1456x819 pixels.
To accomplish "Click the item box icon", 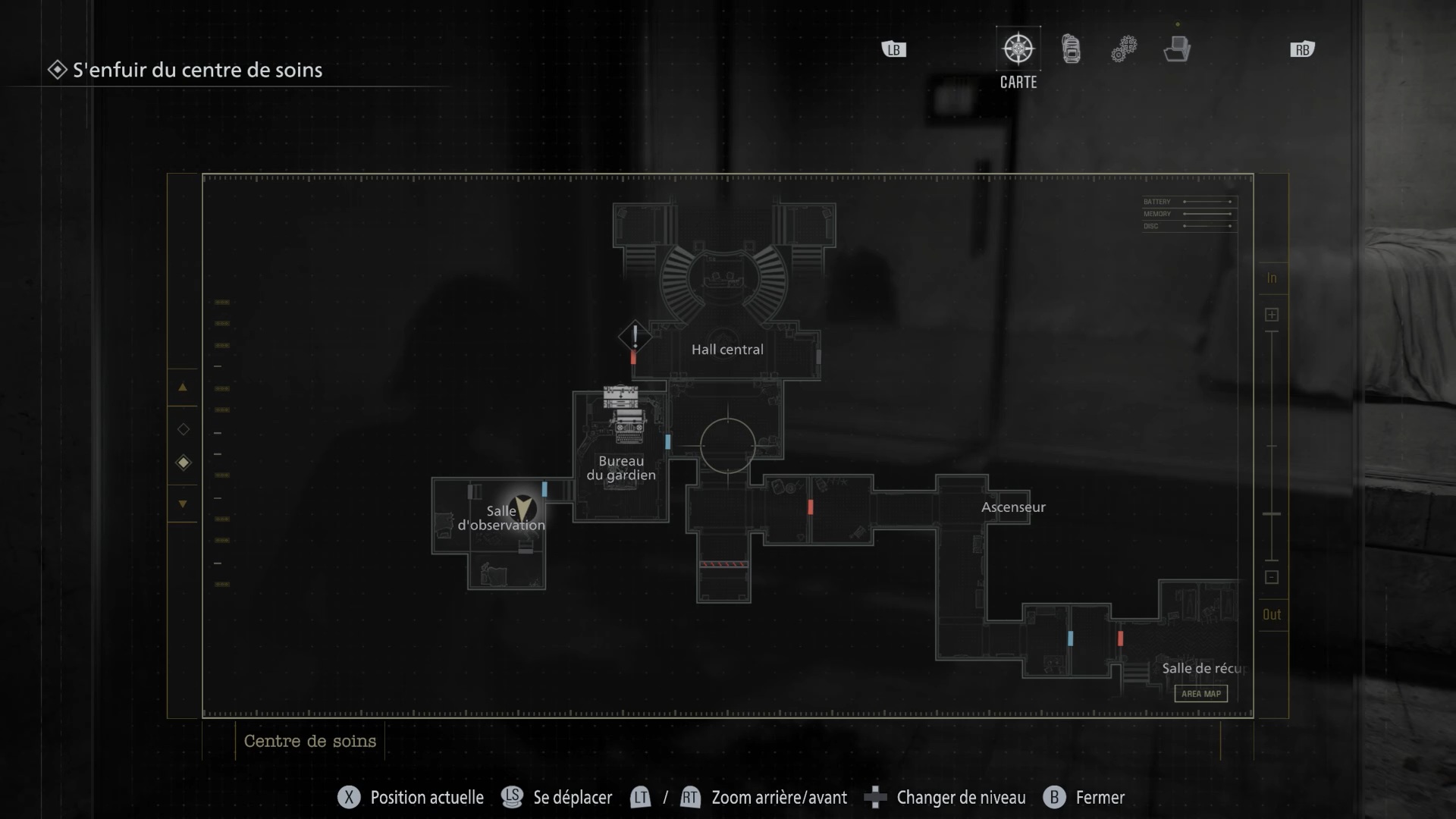I will pos(620,397).
